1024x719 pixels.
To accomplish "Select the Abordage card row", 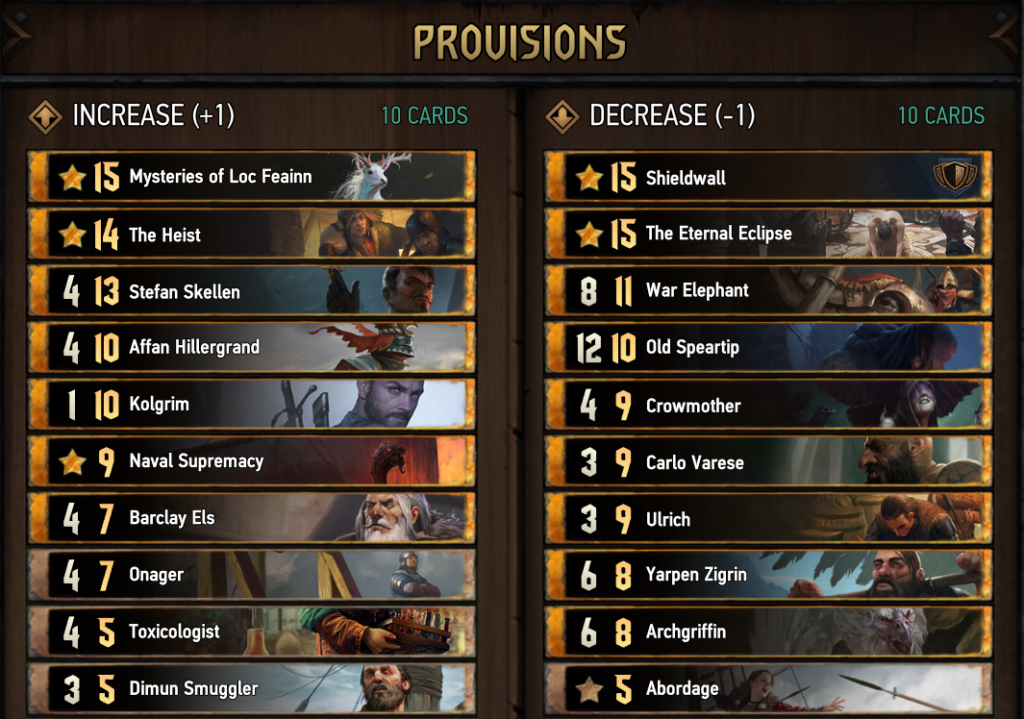I will (767, 688).
